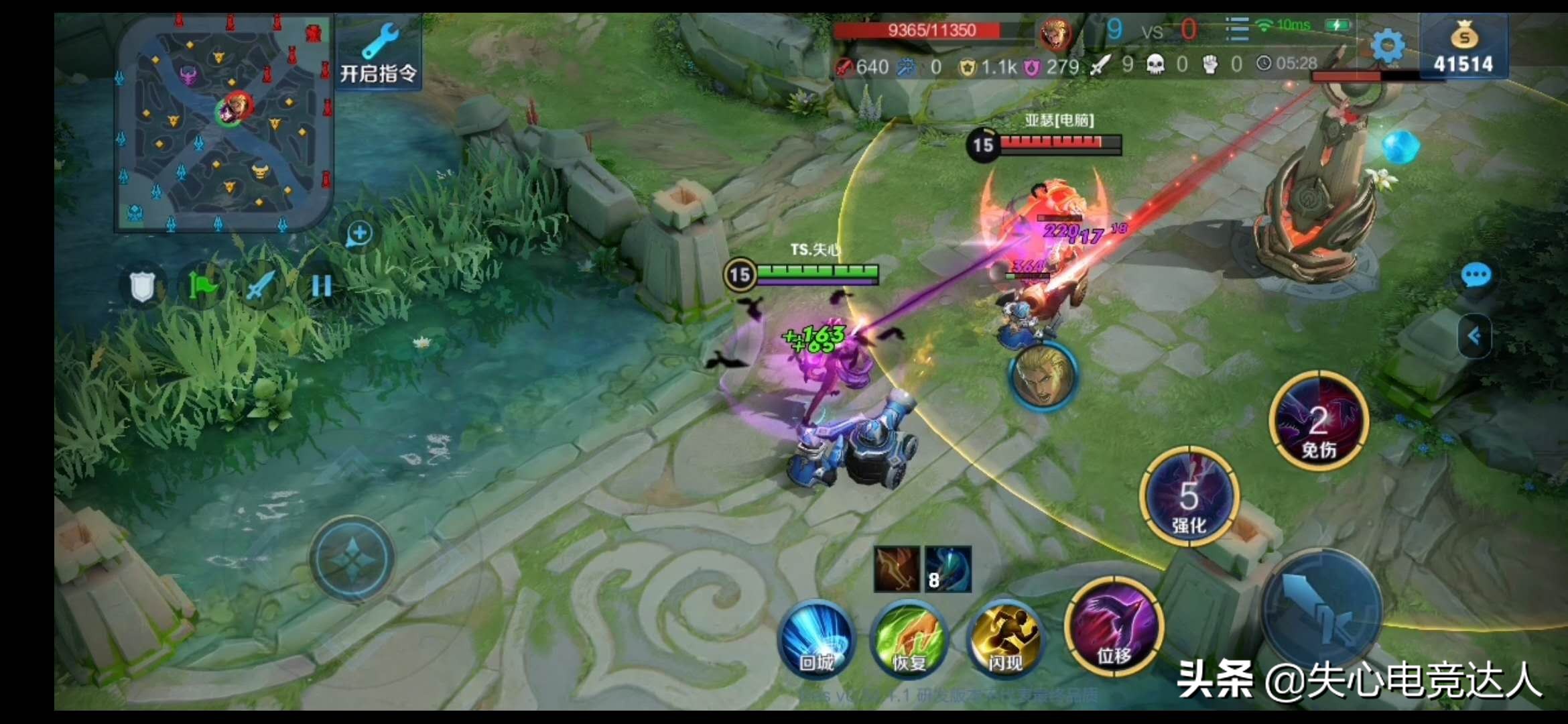This screenshot has height=724, width=1568.
Task: Pause the game with the pause button
Action: point(322,287)
